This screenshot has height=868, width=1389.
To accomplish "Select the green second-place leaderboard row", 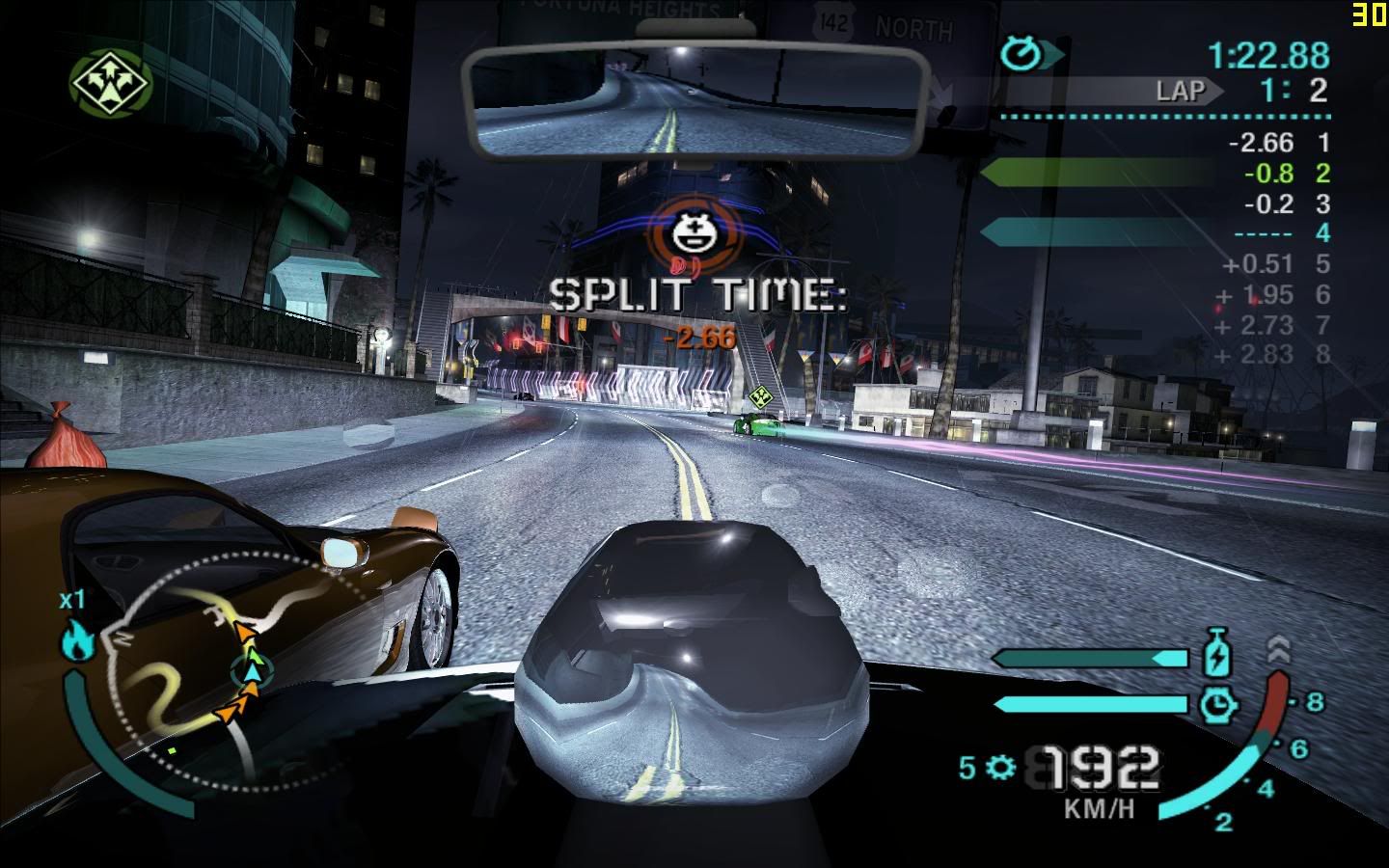I will click(1157, 174).
